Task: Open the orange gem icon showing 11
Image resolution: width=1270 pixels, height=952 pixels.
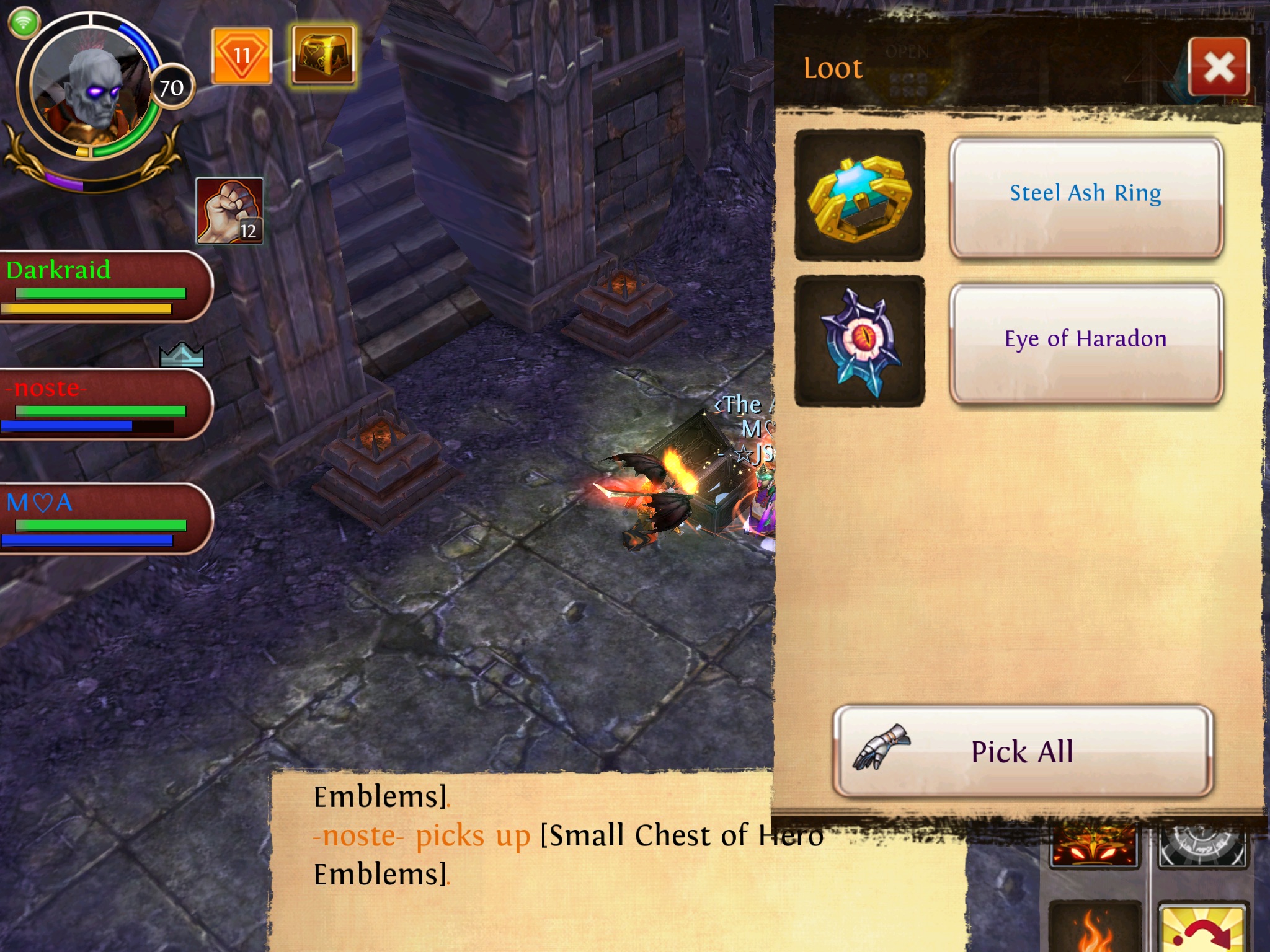Action: tap(241, 56)
